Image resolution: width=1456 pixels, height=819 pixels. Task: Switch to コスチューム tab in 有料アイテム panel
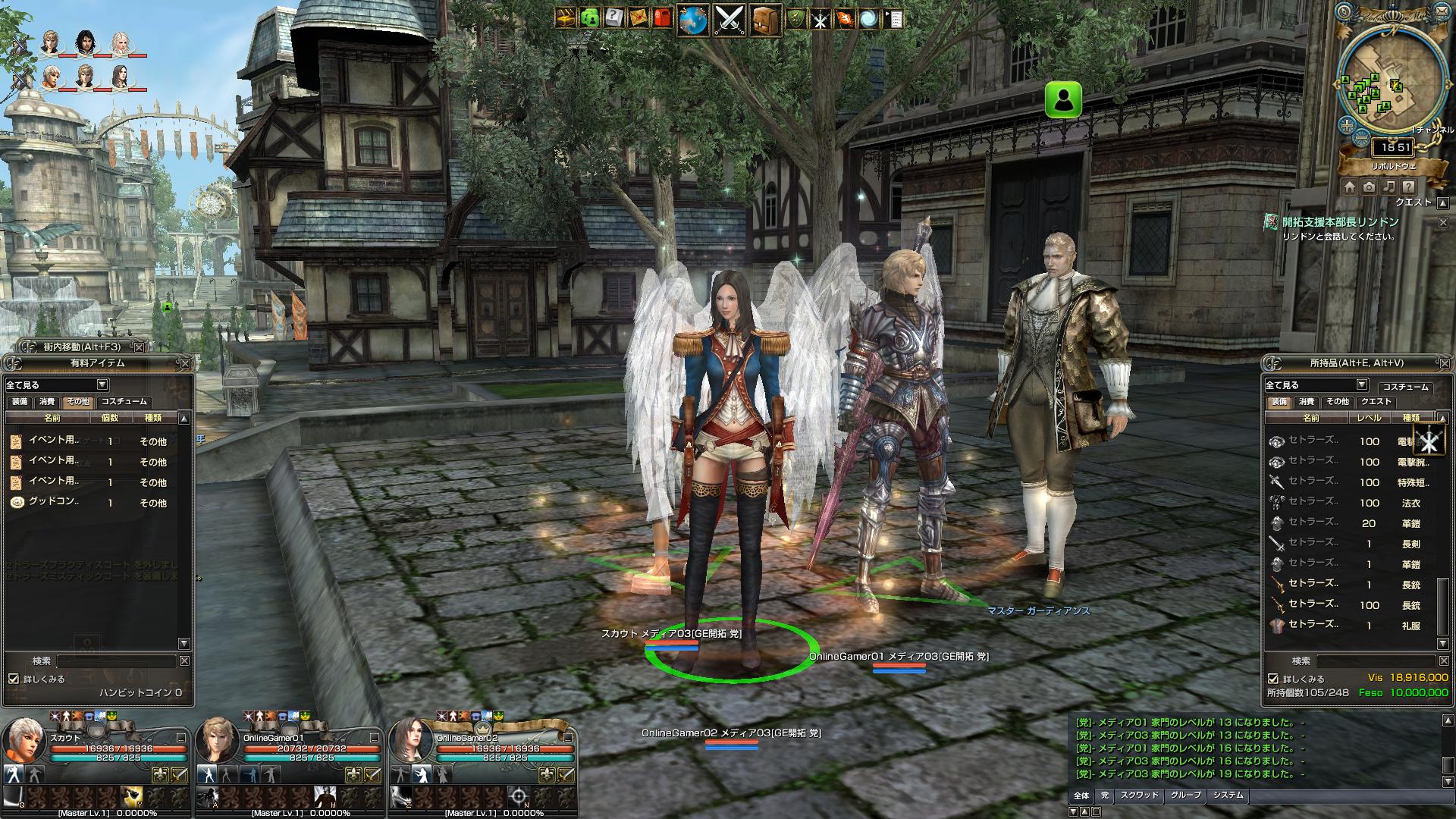coord(124,402)
